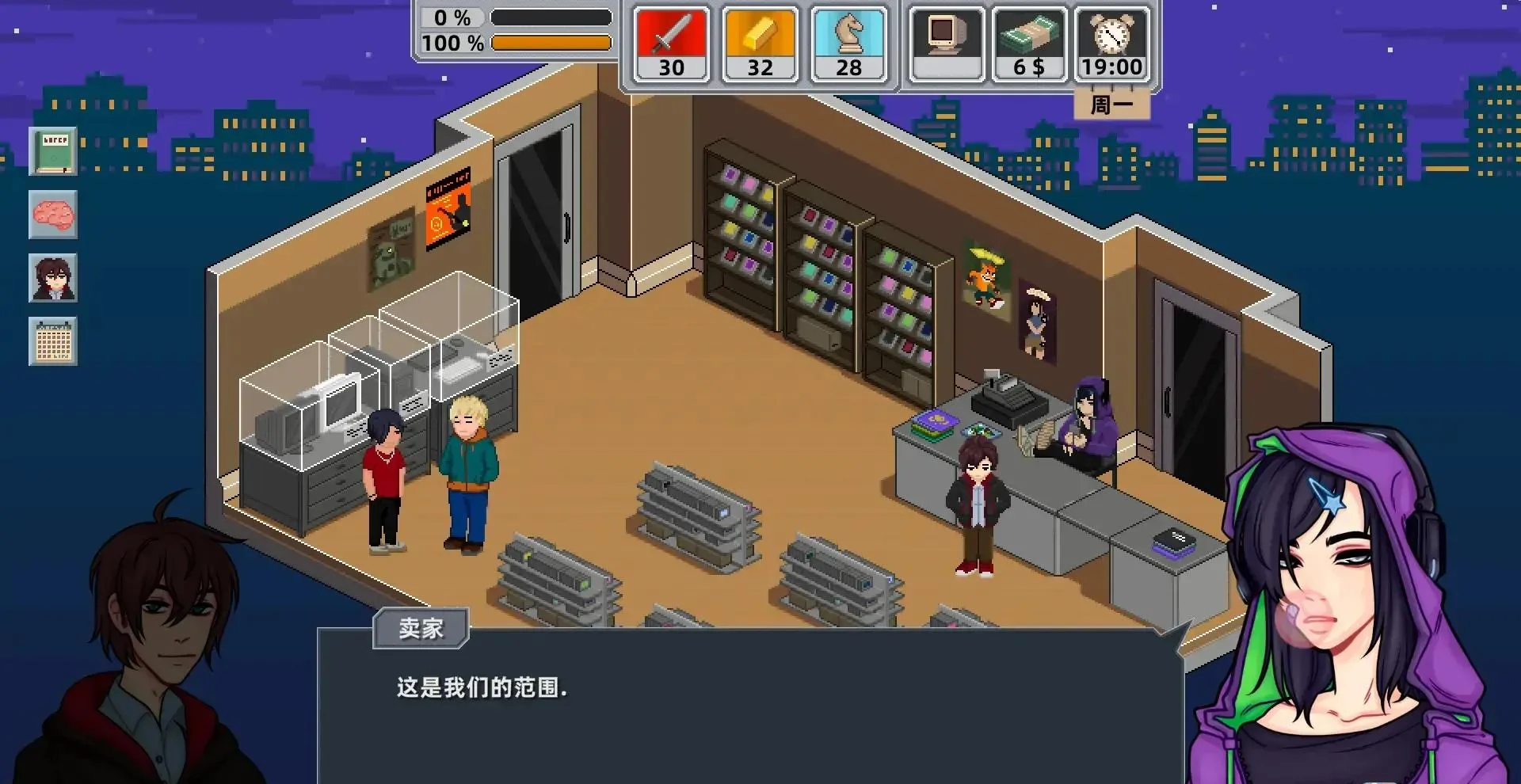This screenshot has height=784, width=1521.
Task: Open the cash register on the counter
Action: 1010,404
